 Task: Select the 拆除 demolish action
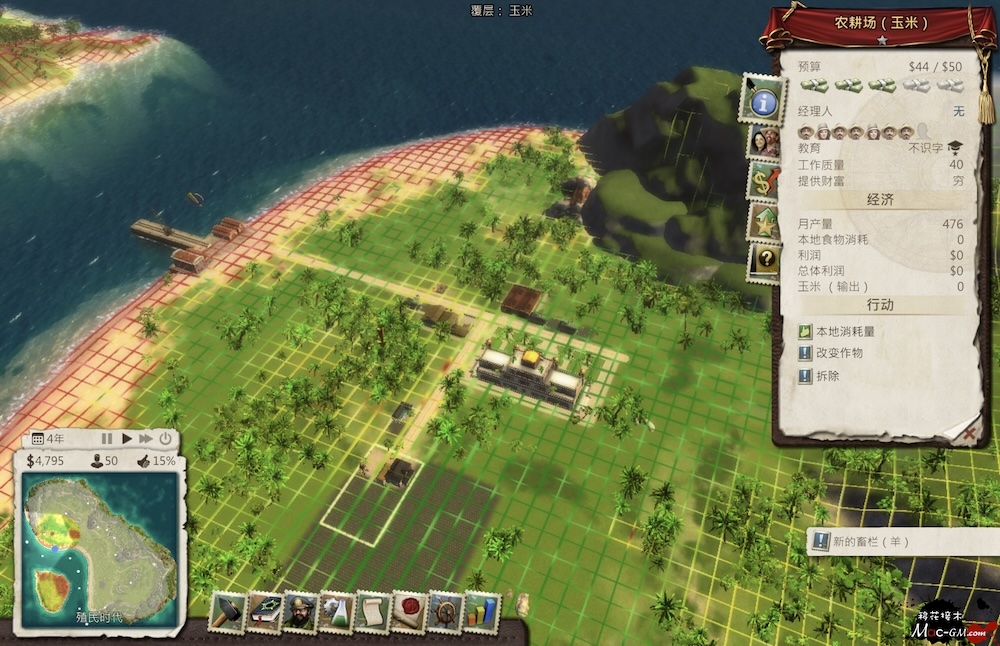pos(828,376)
